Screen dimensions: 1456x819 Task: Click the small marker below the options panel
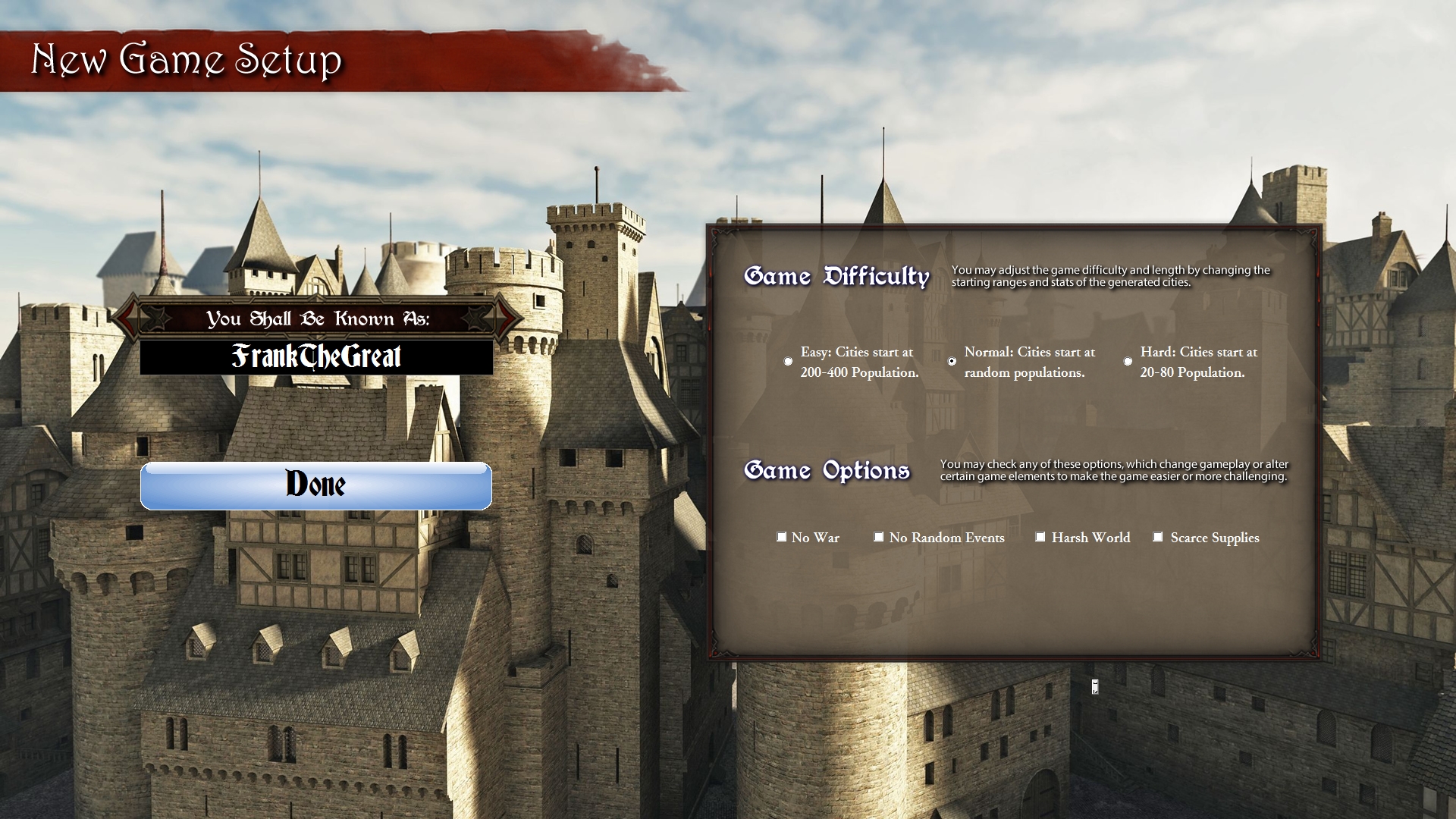point(1094,687)
